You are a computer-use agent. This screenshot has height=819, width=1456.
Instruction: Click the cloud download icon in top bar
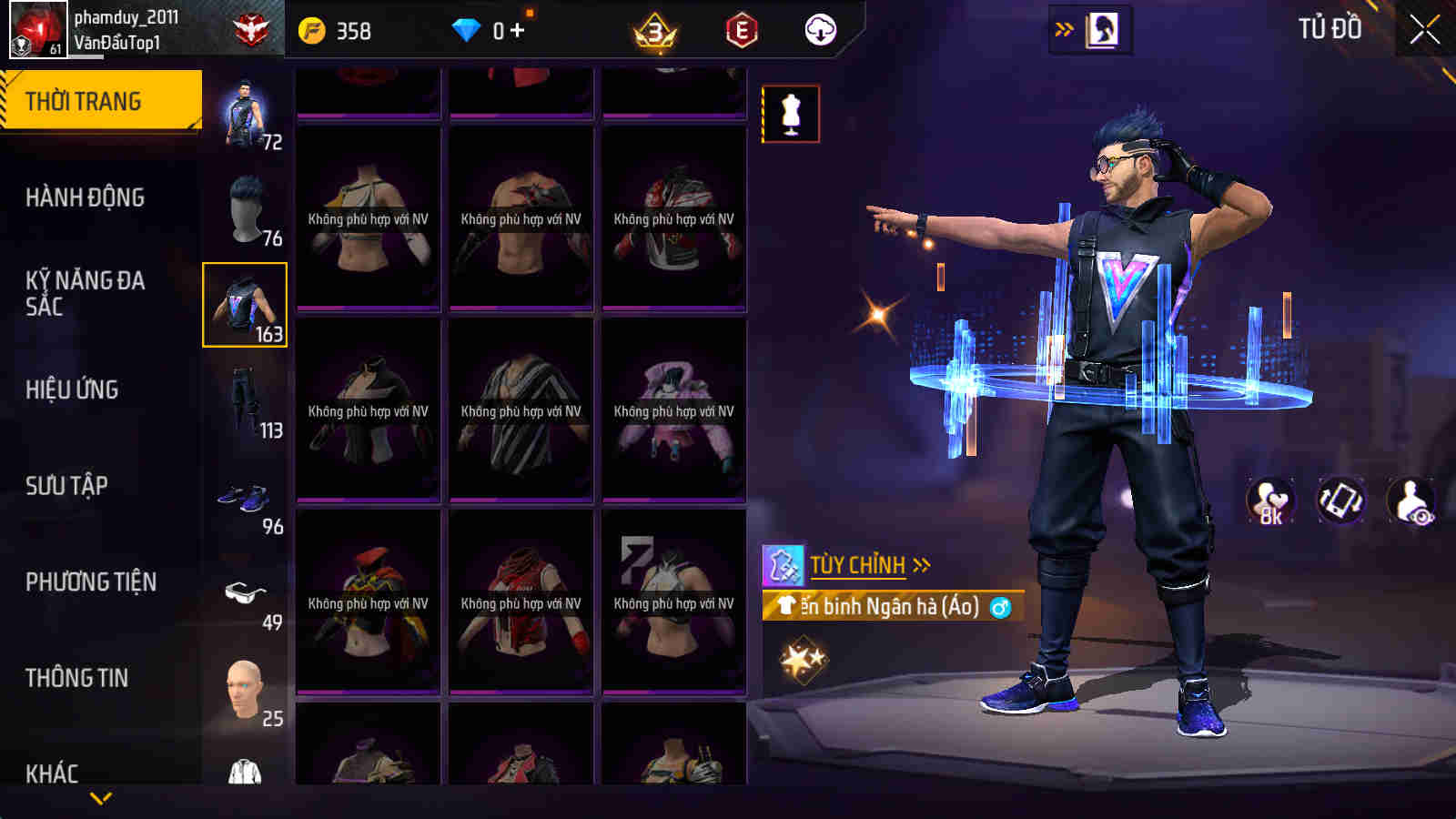pyautogui.click(x=819, y=30)
